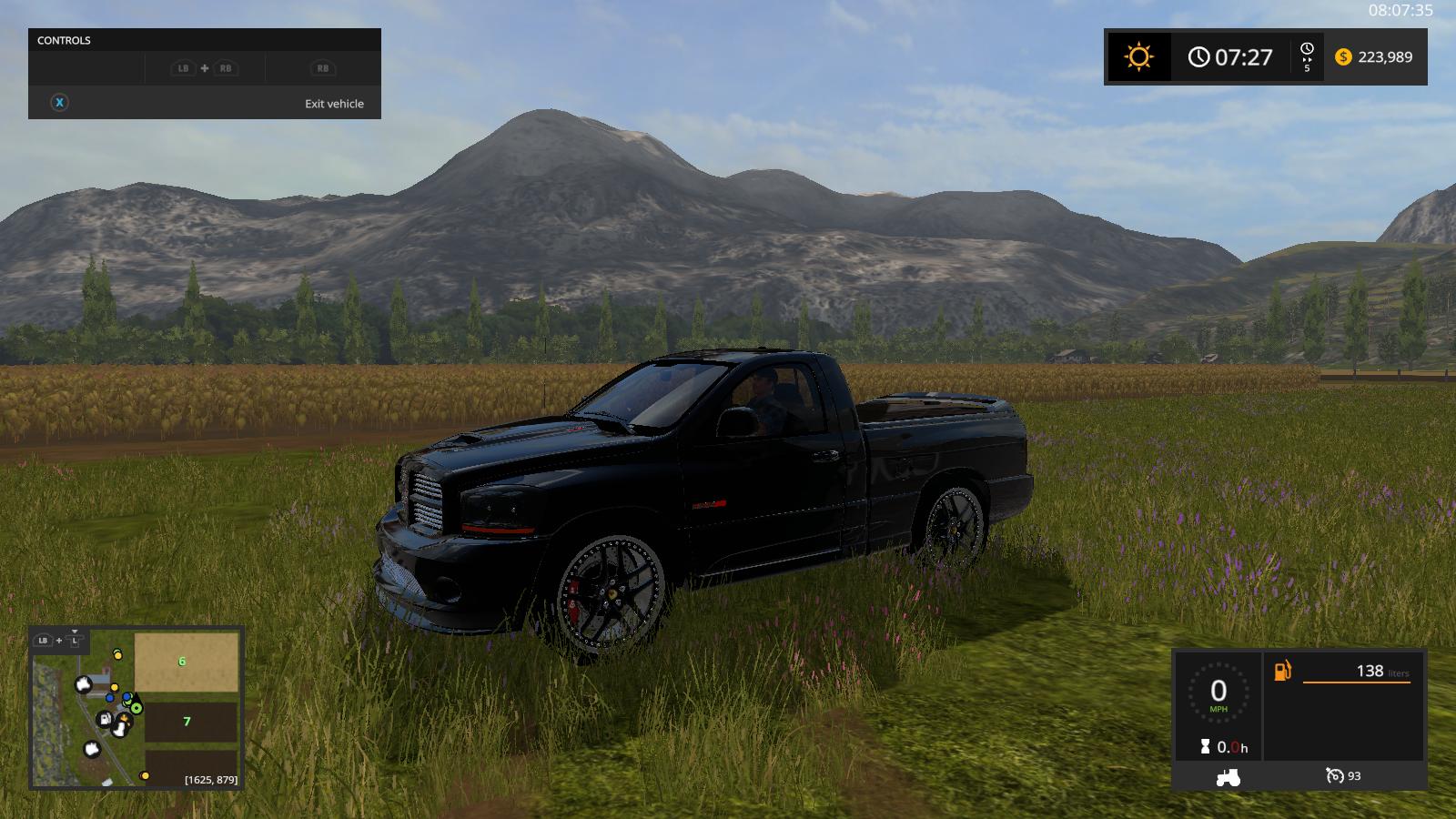Click the time scale clock icon
The image size is (1456, 819).
click(1307, 49)
